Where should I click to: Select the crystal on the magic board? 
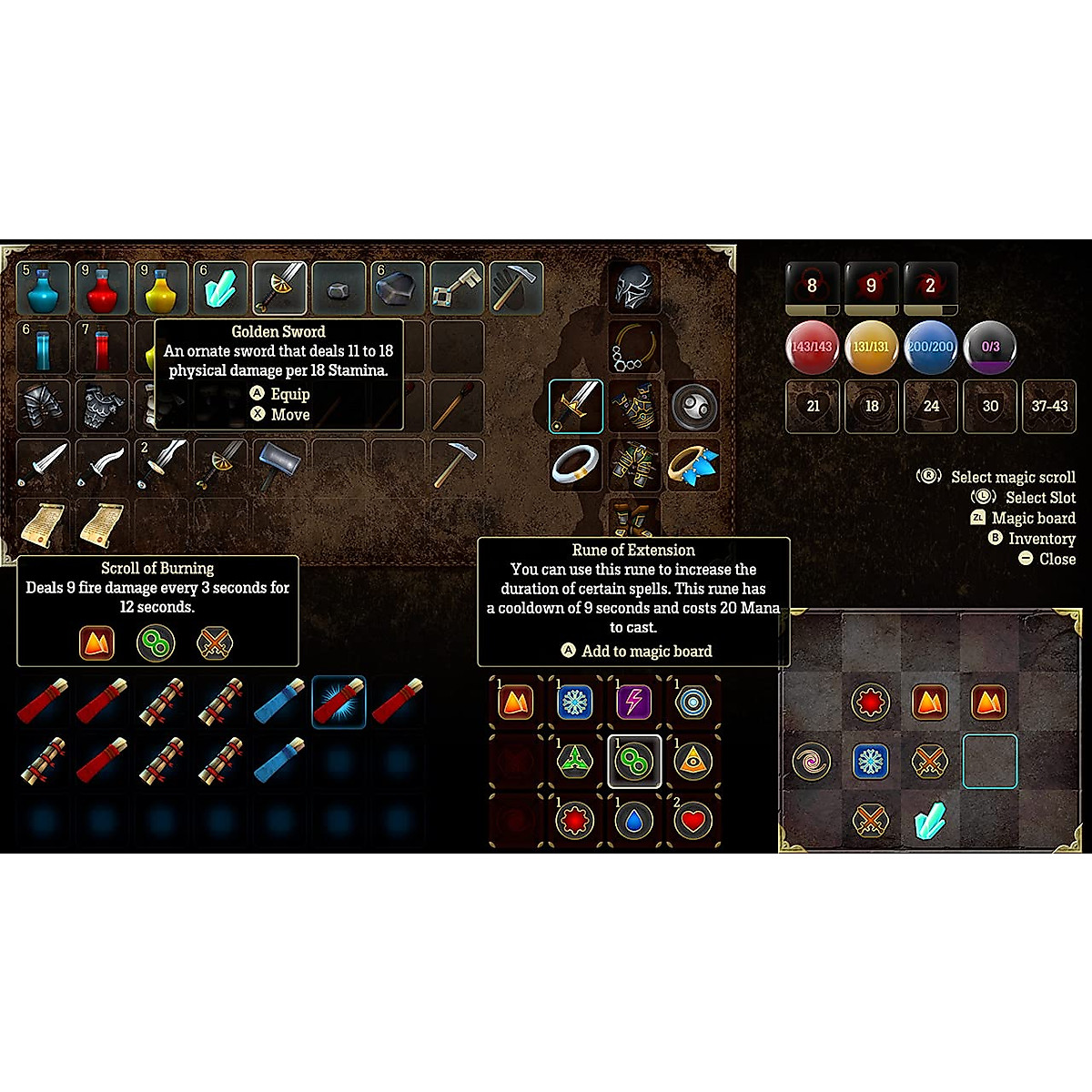[929, 820]
